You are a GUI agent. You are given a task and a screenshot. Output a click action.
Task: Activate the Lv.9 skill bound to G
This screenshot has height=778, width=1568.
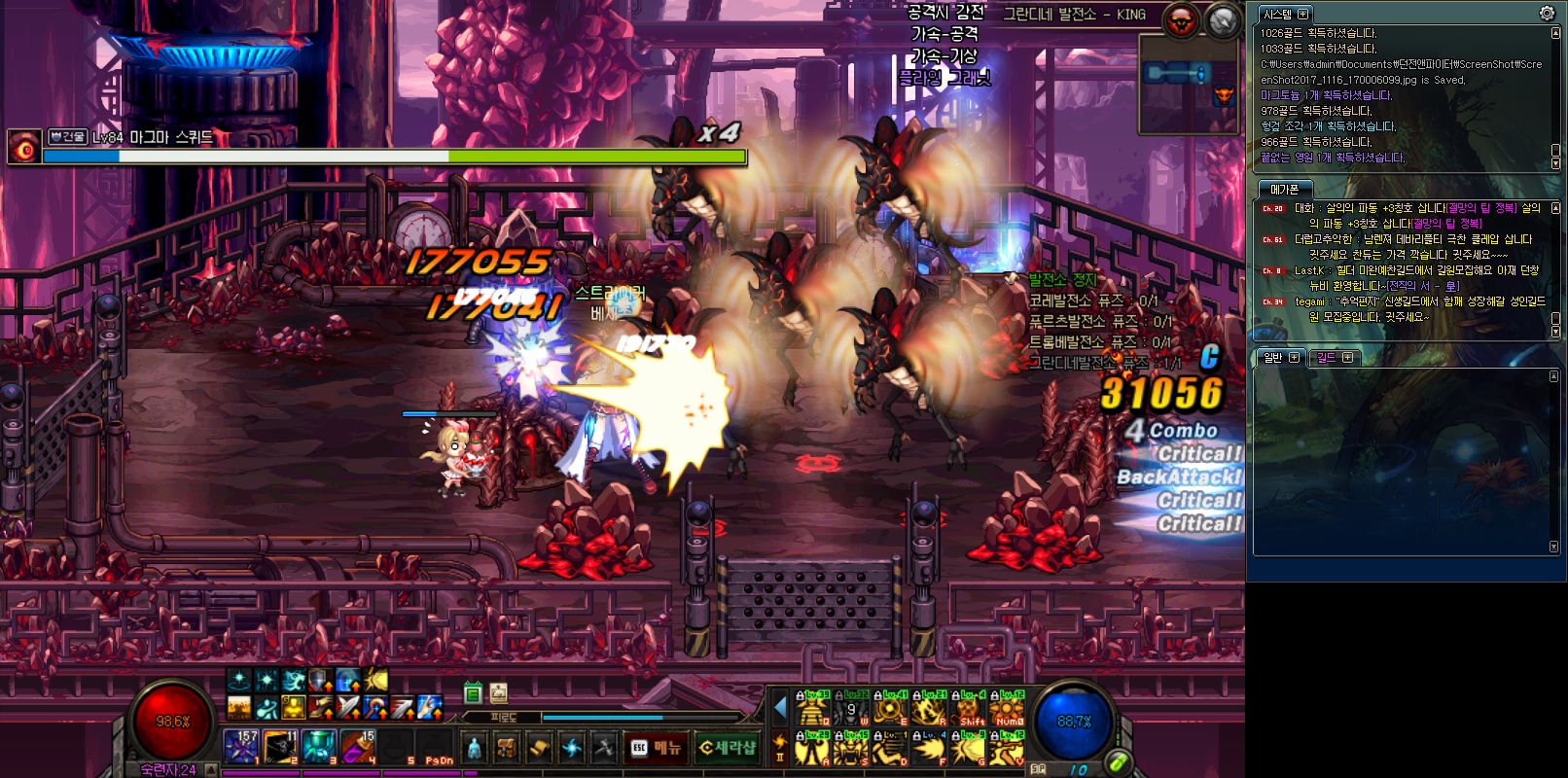pos(968,748)
